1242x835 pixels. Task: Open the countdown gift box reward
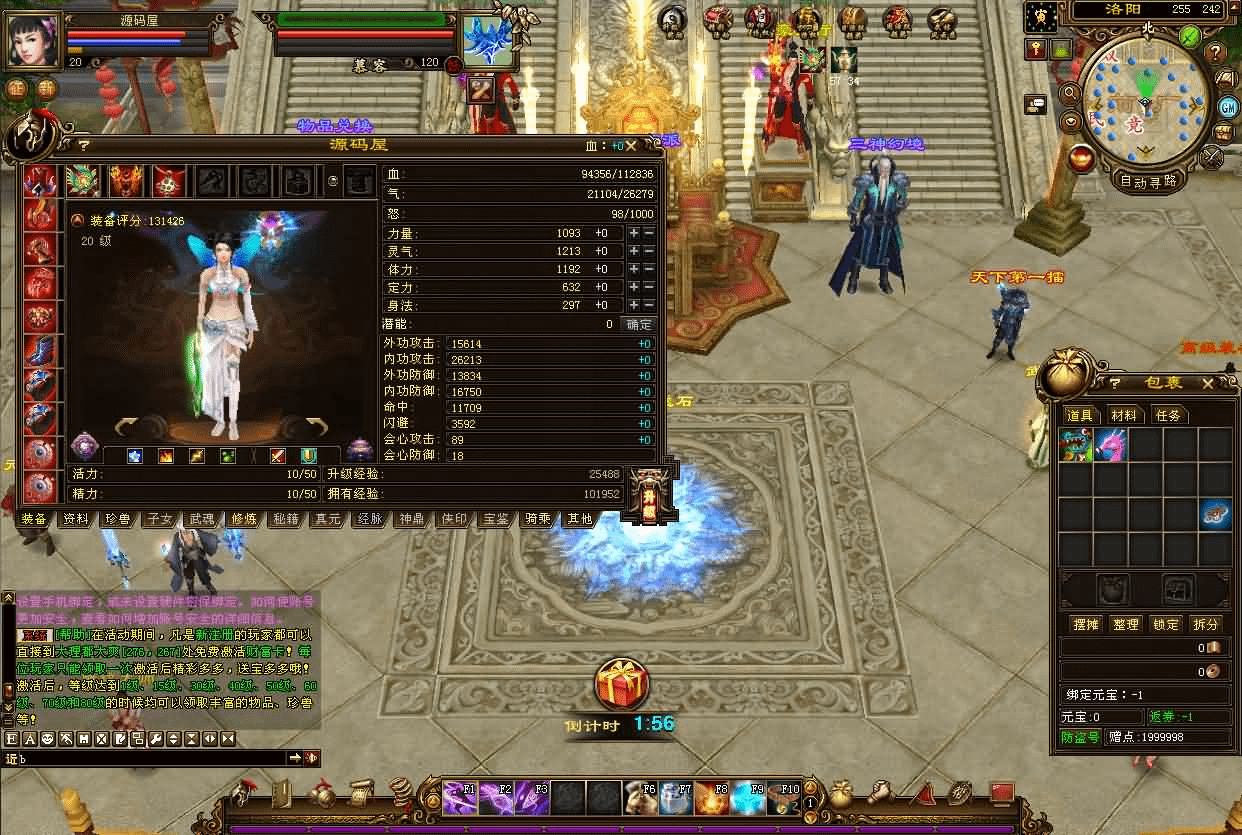point(621,685)
